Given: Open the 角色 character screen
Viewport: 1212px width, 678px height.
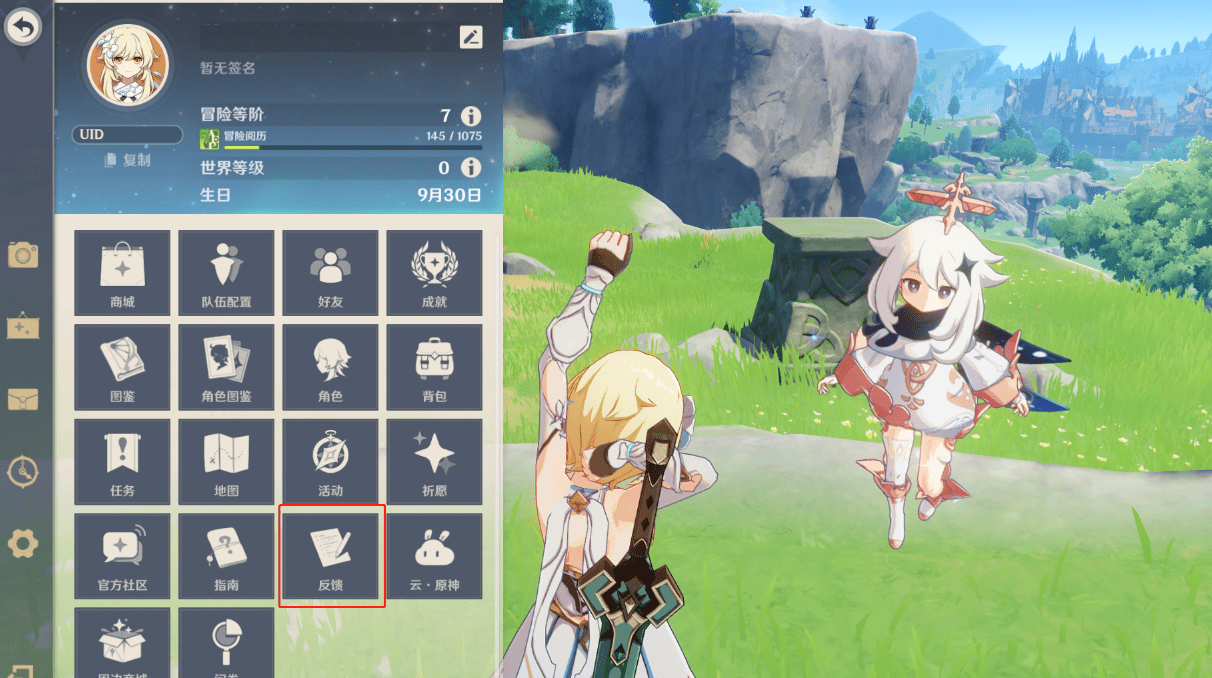Looking at the screenshot, I should (x=330, y=367).
